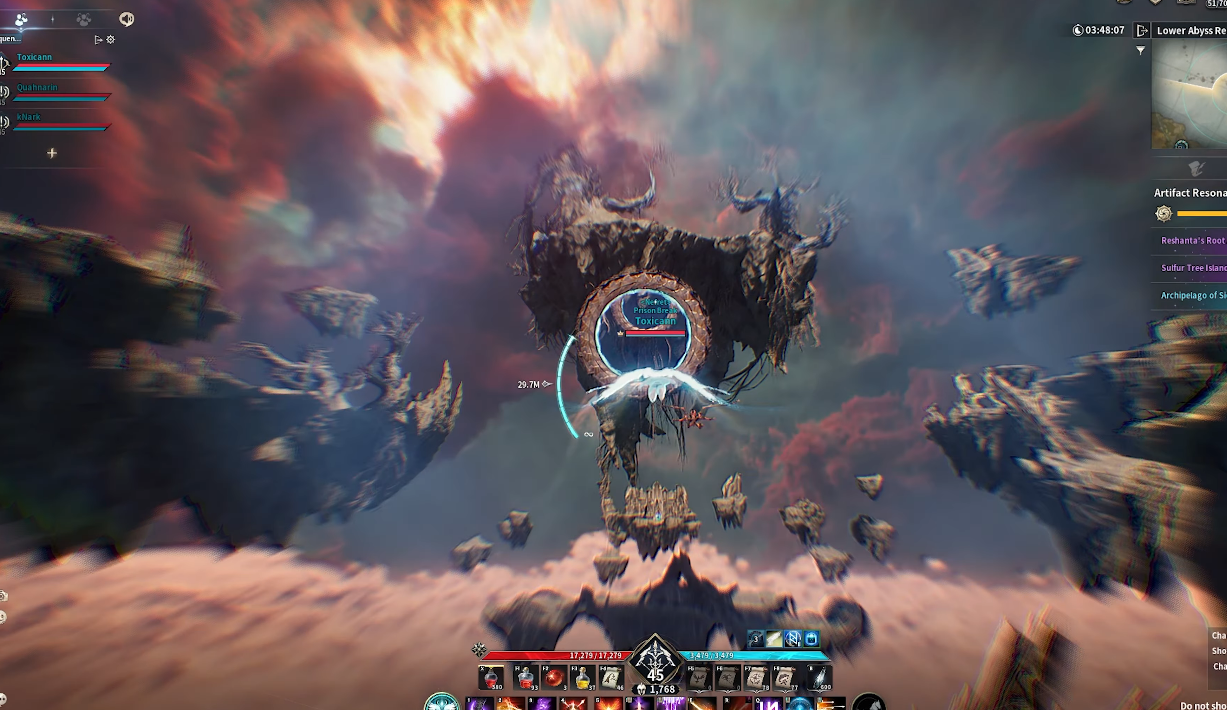The width and height of the screenshot is (1227, 710).
Task: Open the party tab with people icon
Action: [x=21, y=19]
